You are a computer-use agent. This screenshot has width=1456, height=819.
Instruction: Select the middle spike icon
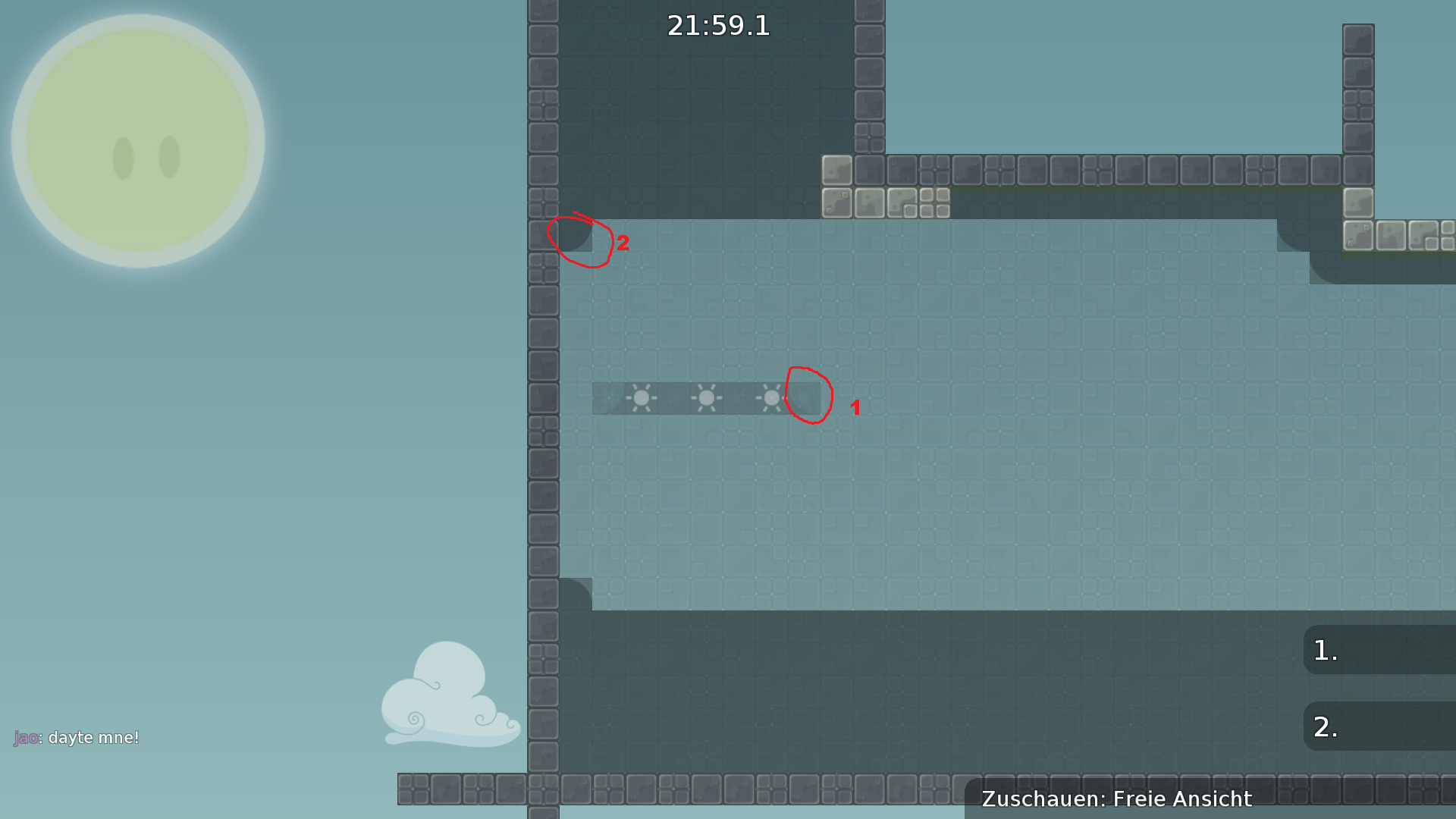[707, 398]
